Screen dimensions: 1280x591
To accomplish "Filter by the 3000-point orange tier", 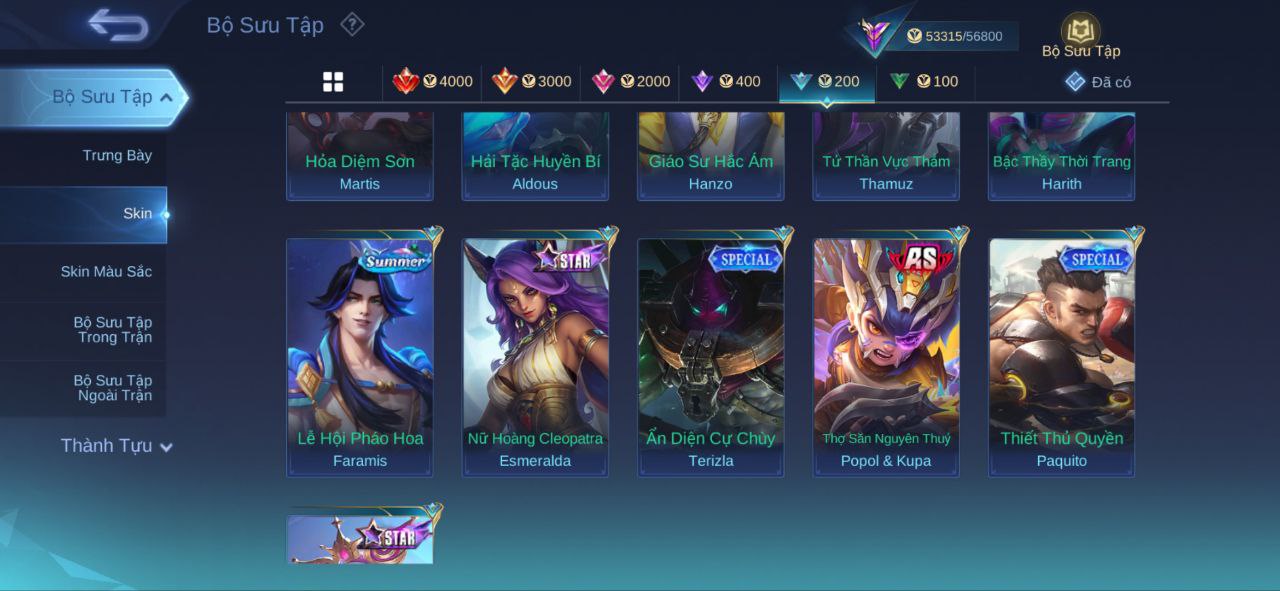I will pos(531,81).
